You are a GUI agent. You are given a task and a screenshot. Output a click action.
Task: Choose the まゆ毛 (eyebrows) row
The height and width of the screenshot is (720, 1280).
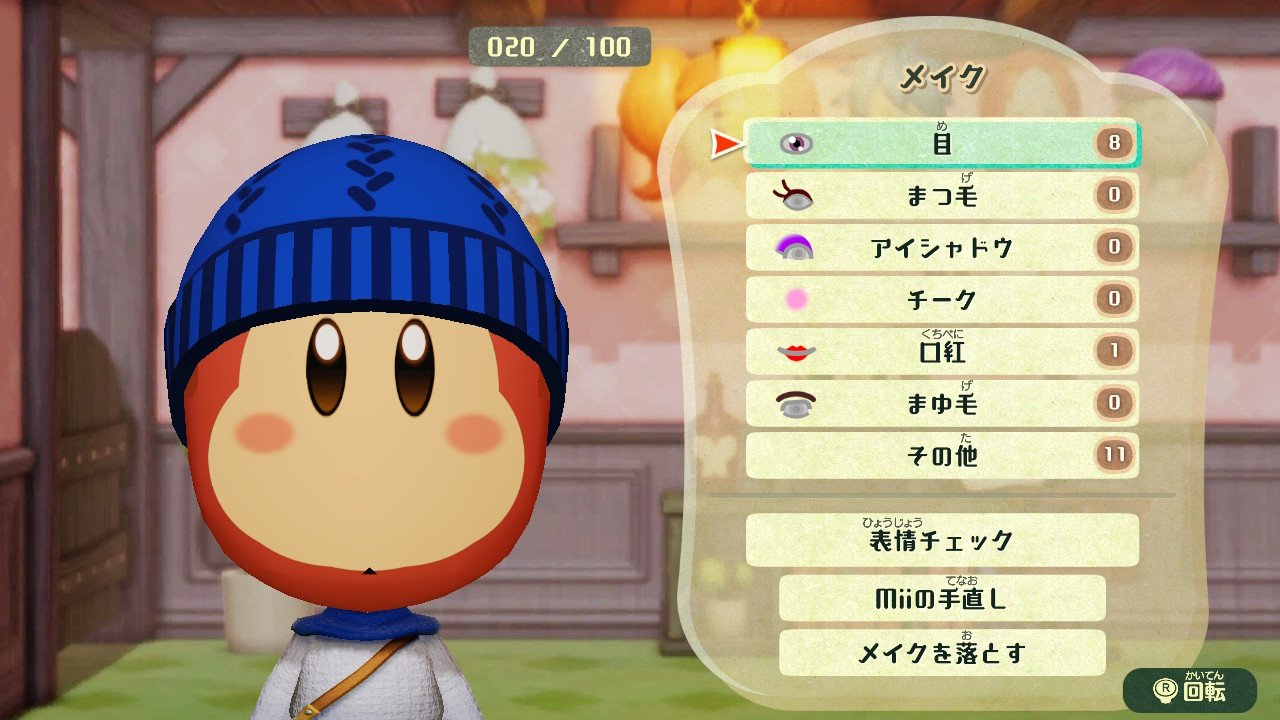[941, 404]
